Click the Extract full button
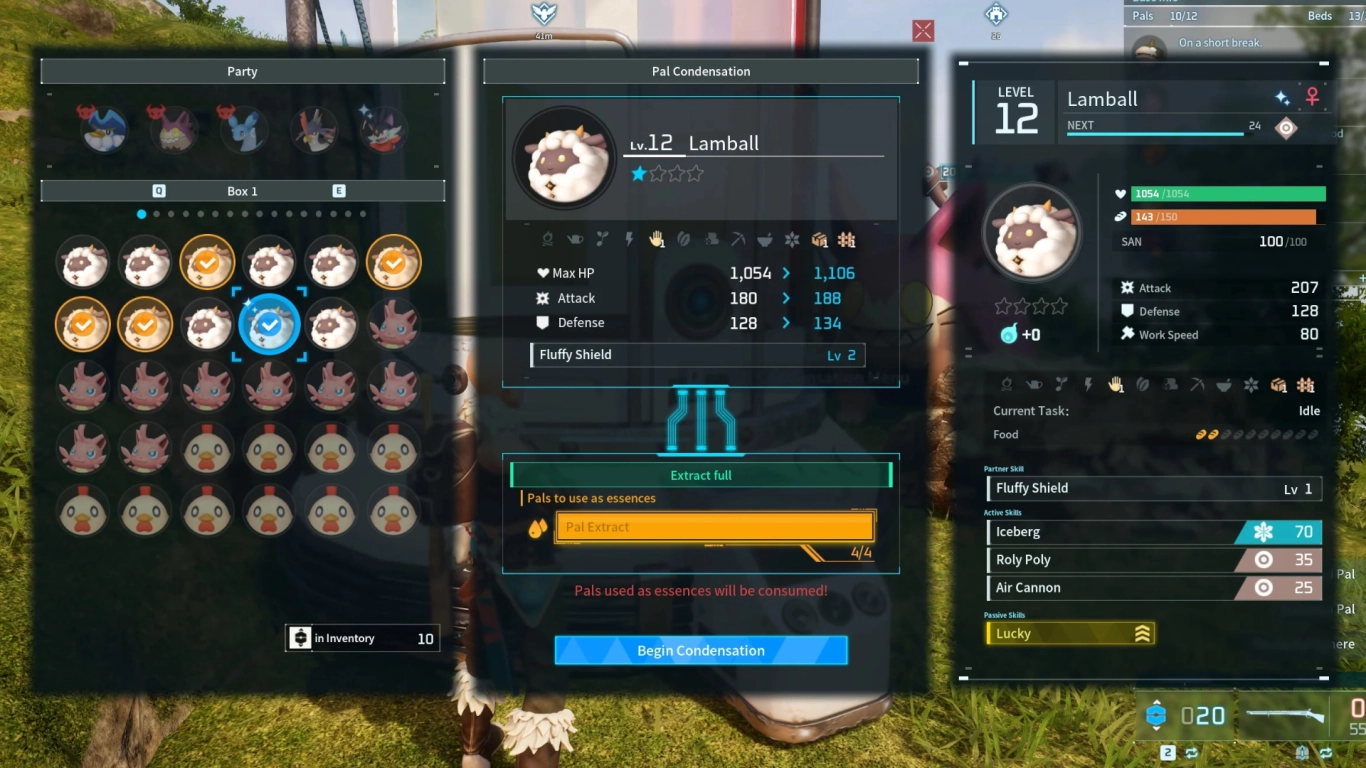The image size is (1366, 768). pyautogui.click(x=700, y=474)
